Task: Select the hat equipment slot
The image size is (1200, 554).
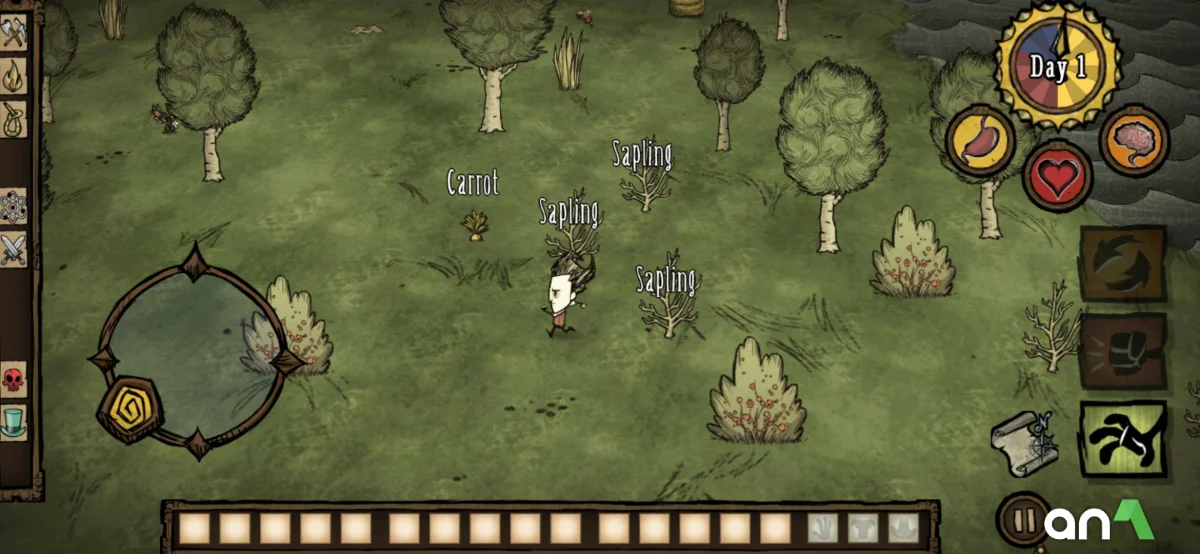Action: tap(904, 527)
